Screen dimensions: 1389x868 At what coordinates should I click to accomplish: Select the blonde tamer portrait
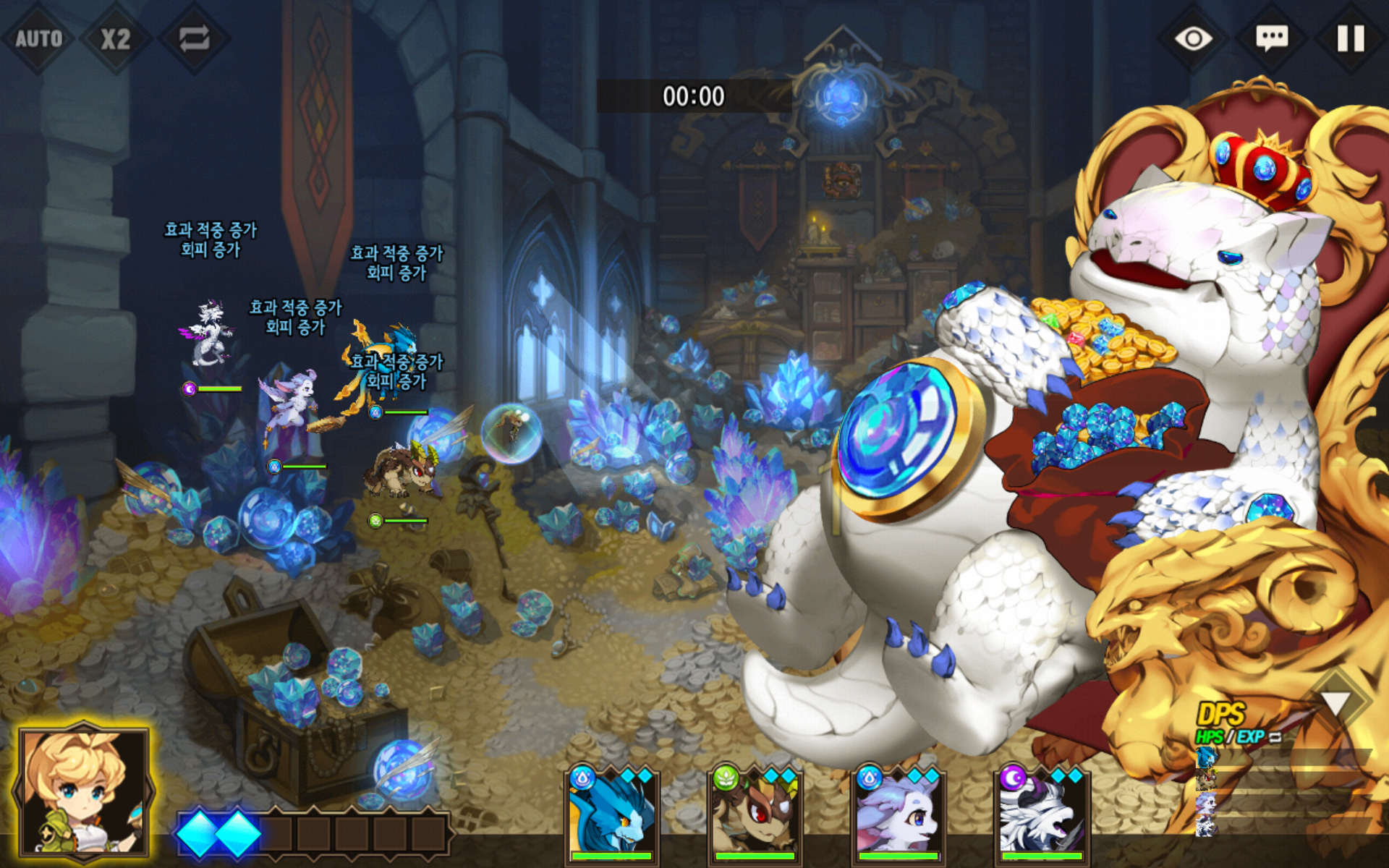tap(84, 792)
